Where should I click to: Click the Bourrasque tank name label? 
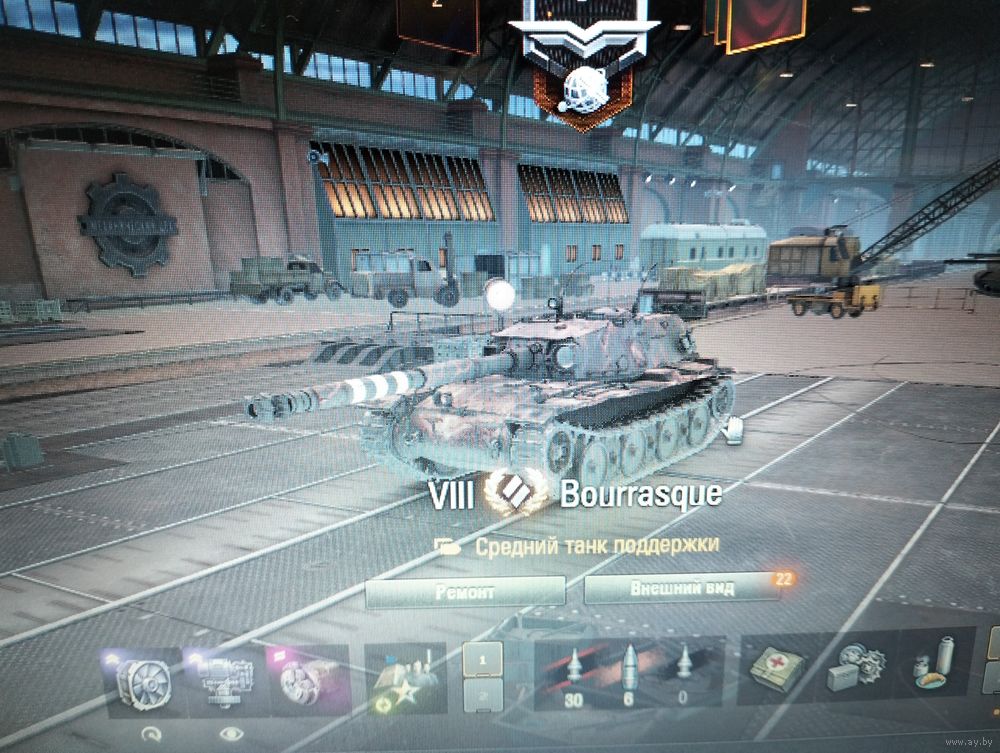[x=640, y=494]
